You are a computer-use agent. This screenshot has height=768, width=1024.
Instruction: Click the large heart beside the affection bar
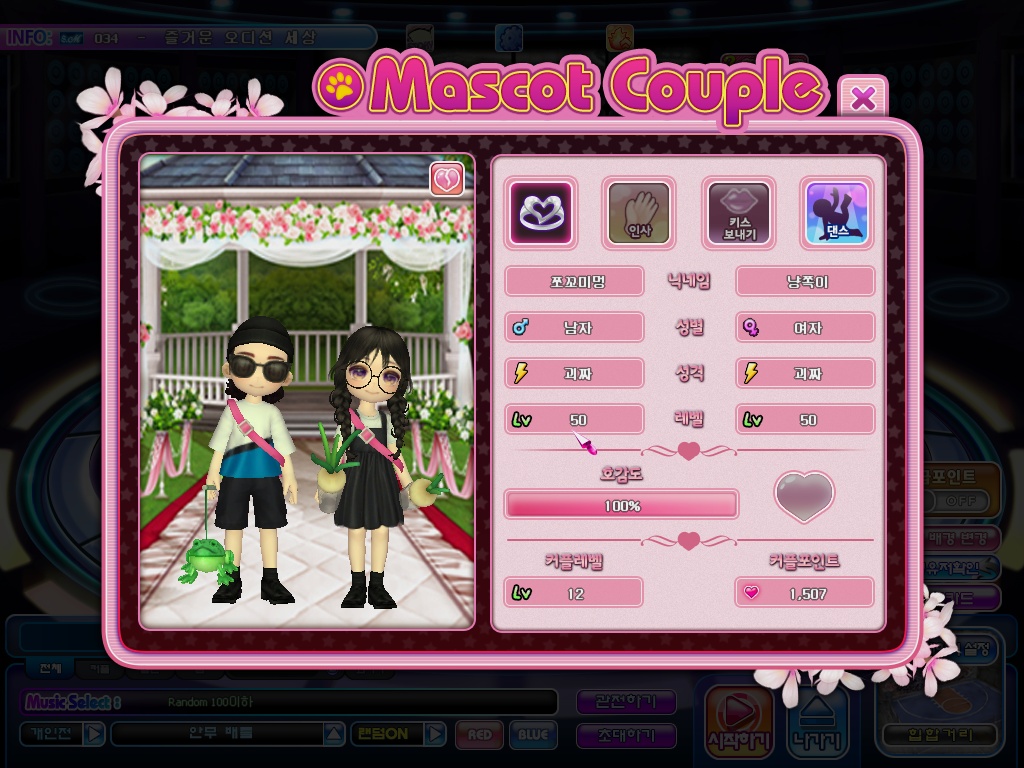tap(805, 497)
